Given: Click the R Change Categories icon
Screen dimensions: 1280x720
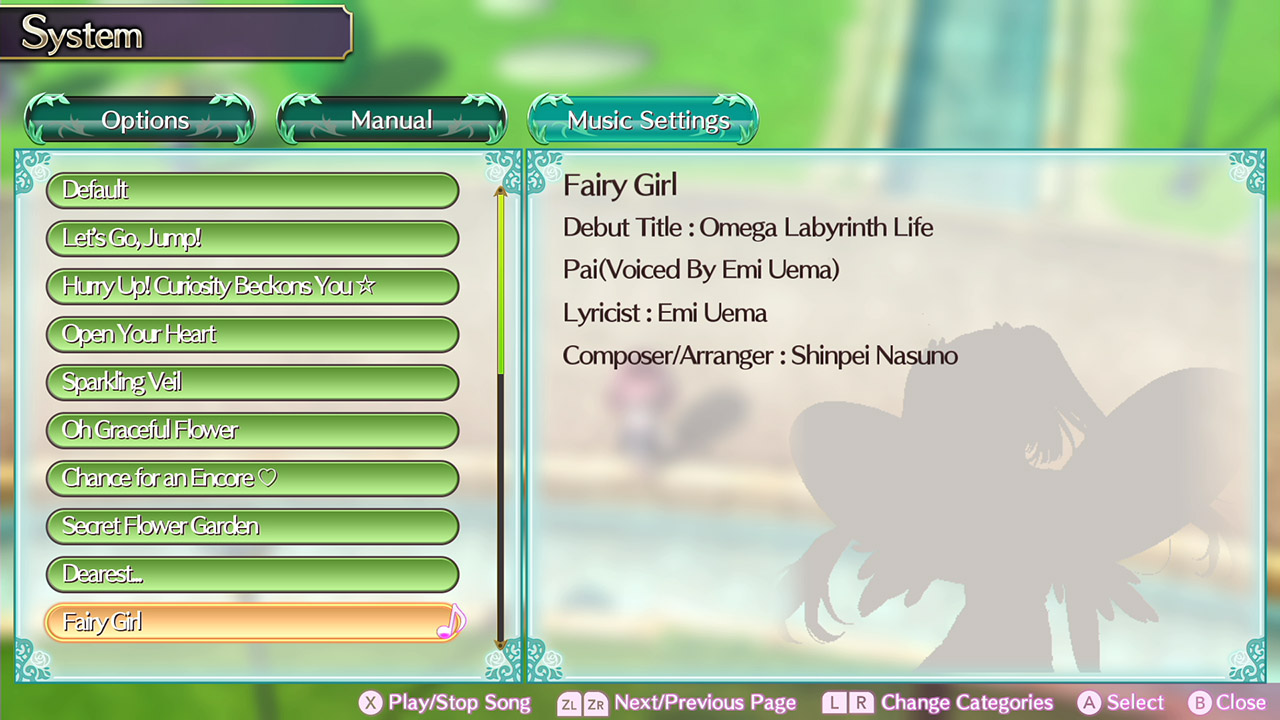Looking at the screenshot, I should (861, 703).
